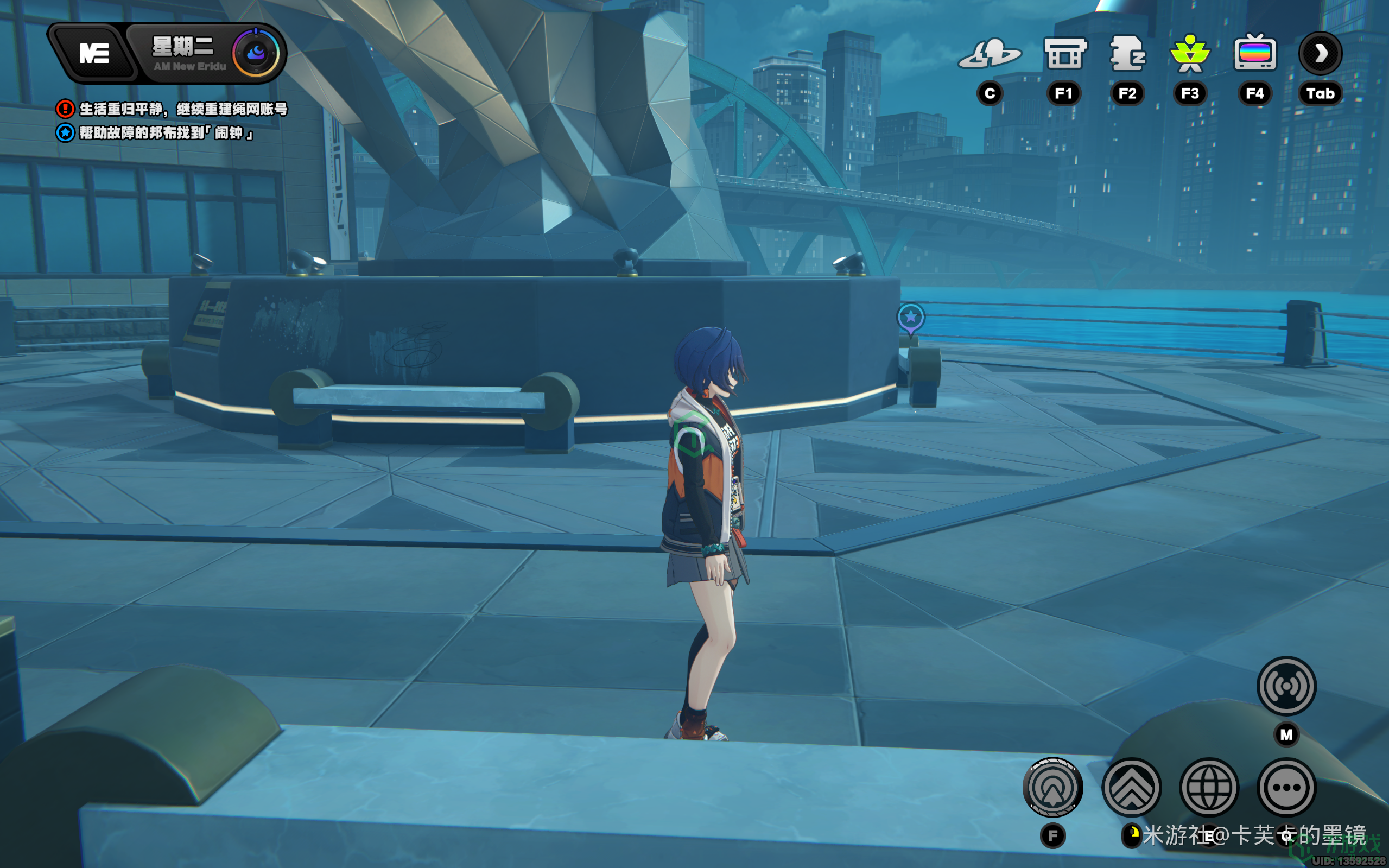
Task: Click the quest star waypoint marker
Action: click(x=910, y=318)
